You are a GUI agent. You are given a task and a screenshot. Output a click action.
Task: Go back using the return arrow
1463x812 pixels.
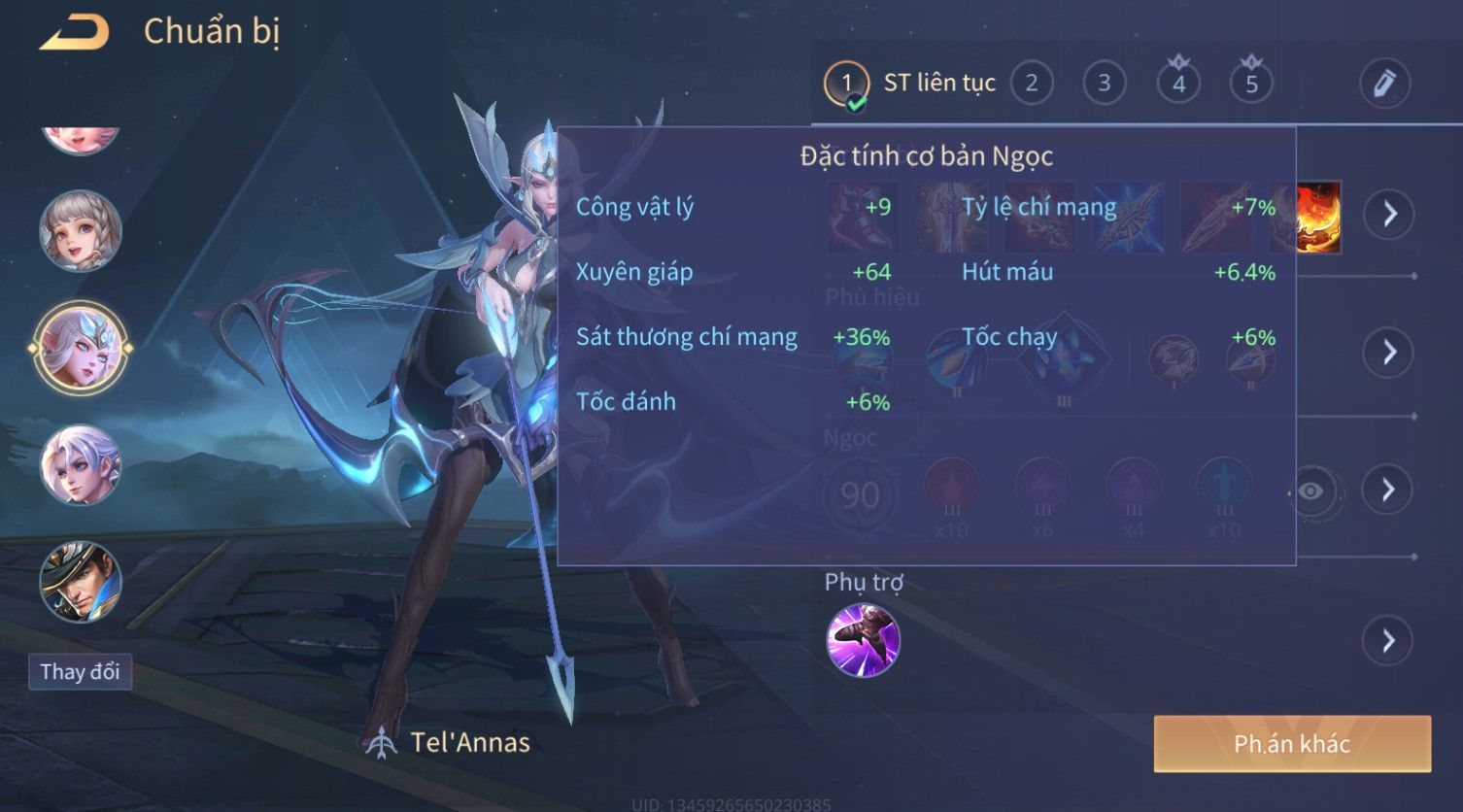75,32
